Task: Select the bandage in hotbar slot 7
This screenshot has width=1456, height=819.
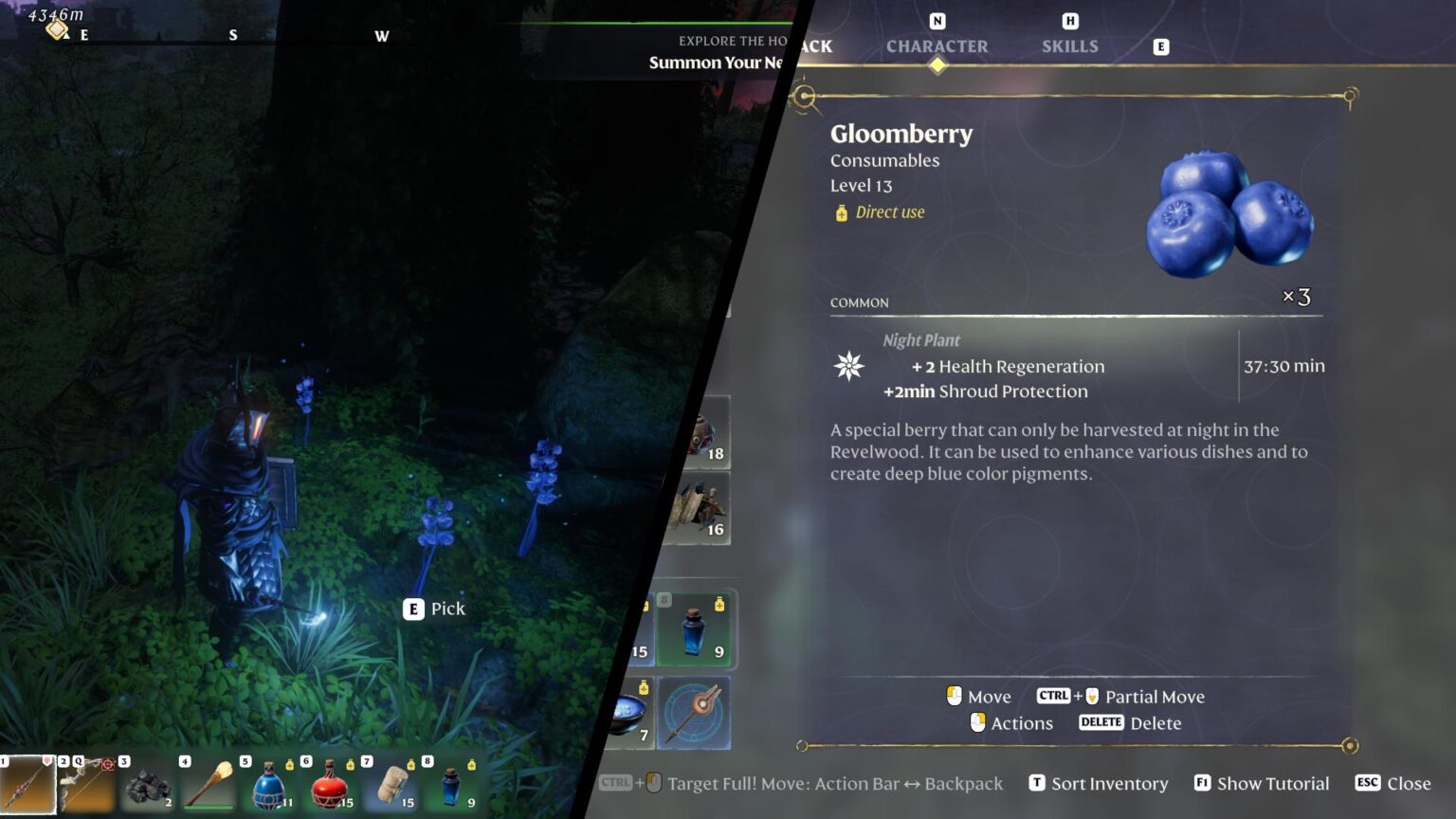Action: click(x=391, y=786)
